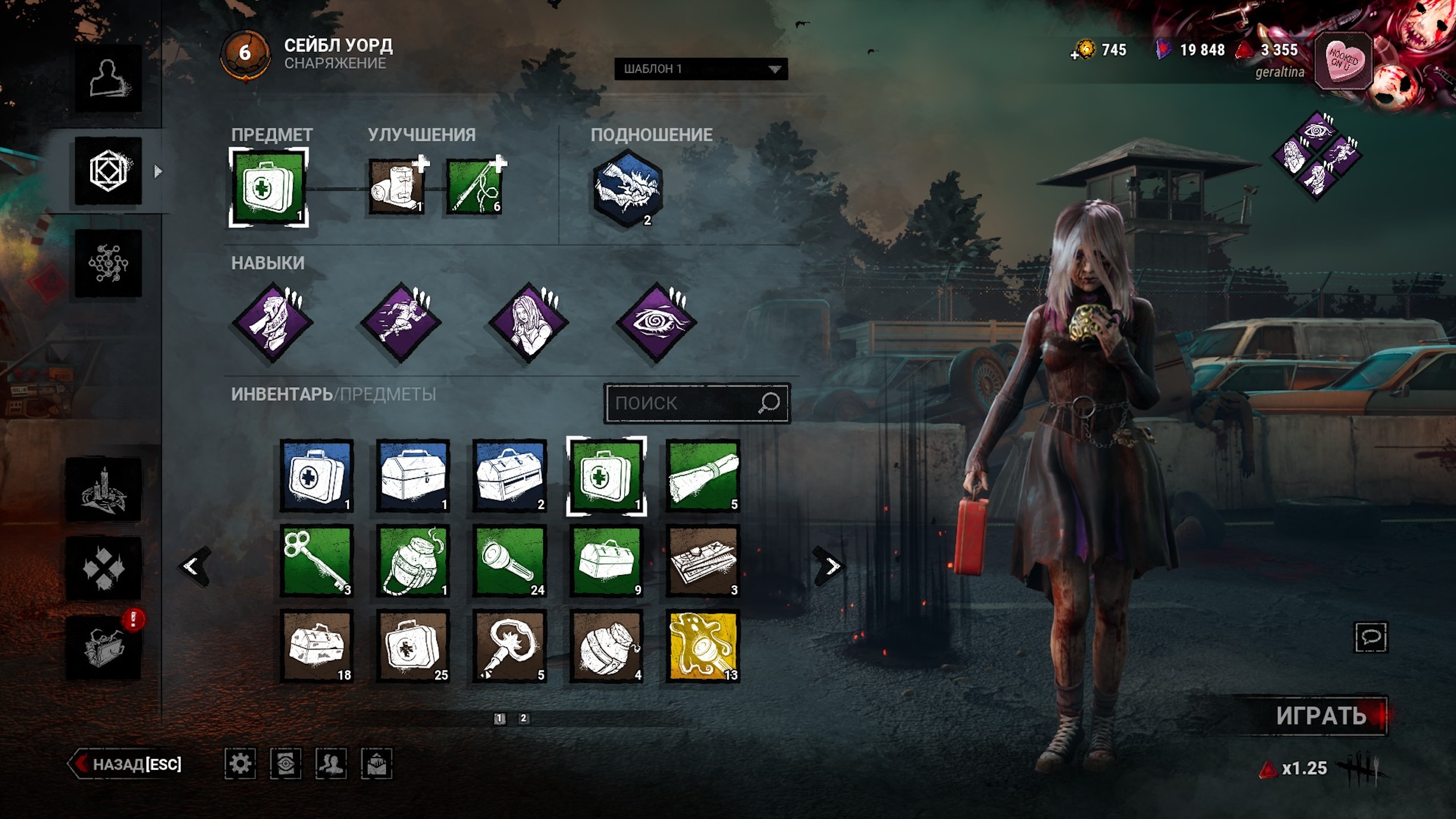This screenshot has height=819, width=1456.
Task: Pick the blue medkit in inventory
Action: tap(317, 476)
